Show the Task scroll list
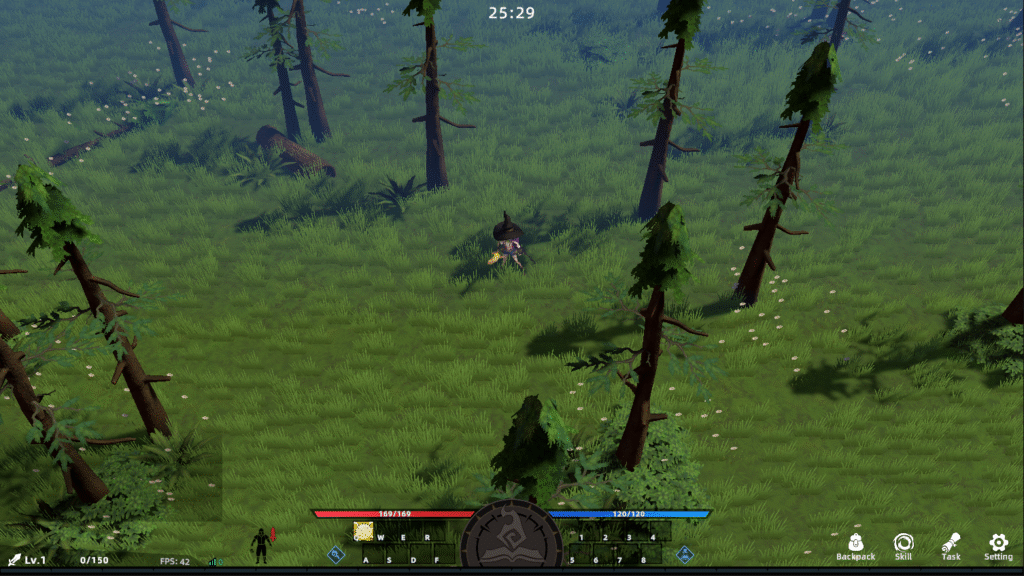 tap(950, 544)
